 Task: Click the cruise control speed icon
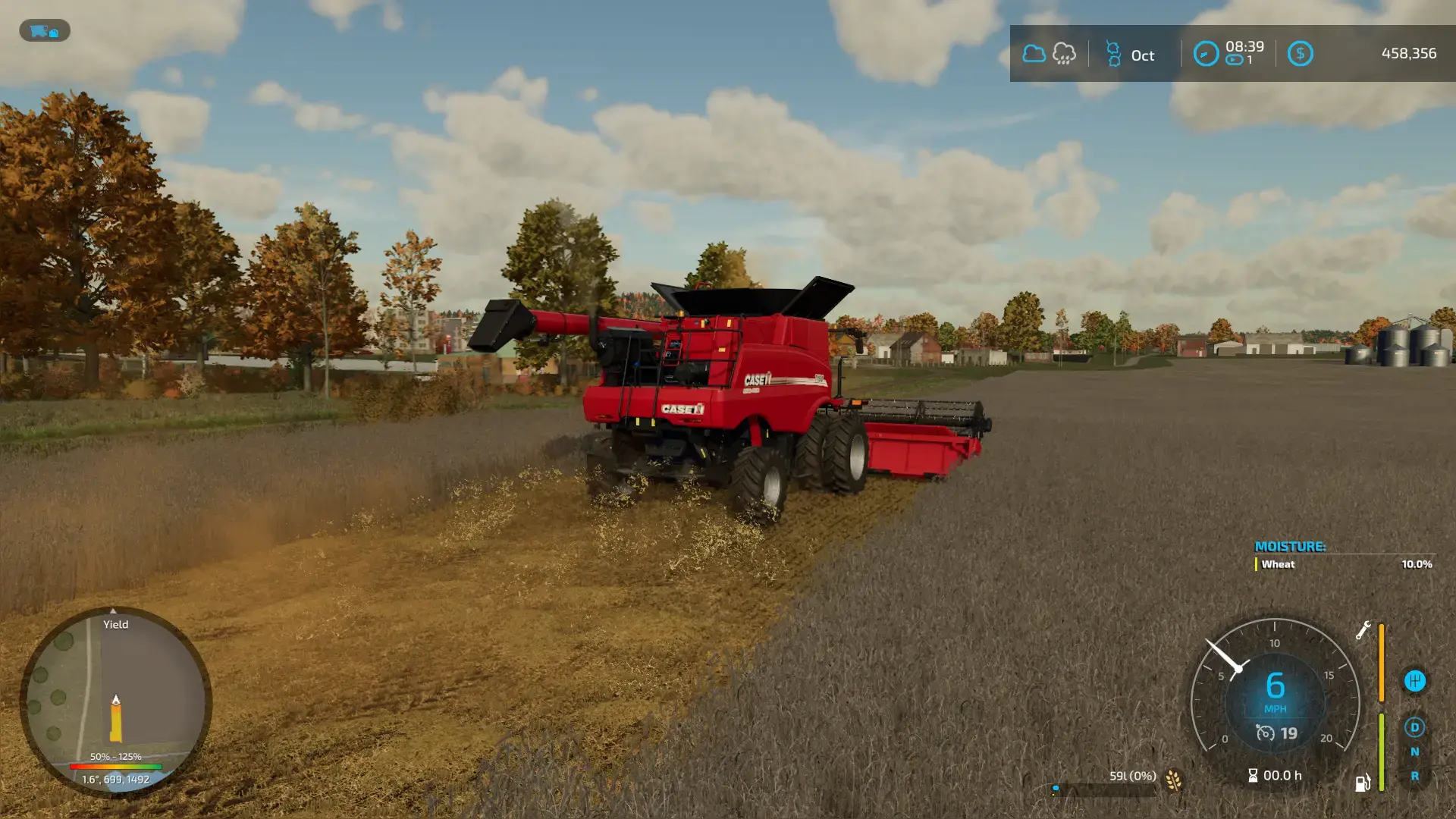pyautogui.click(x=1265, y=733)
